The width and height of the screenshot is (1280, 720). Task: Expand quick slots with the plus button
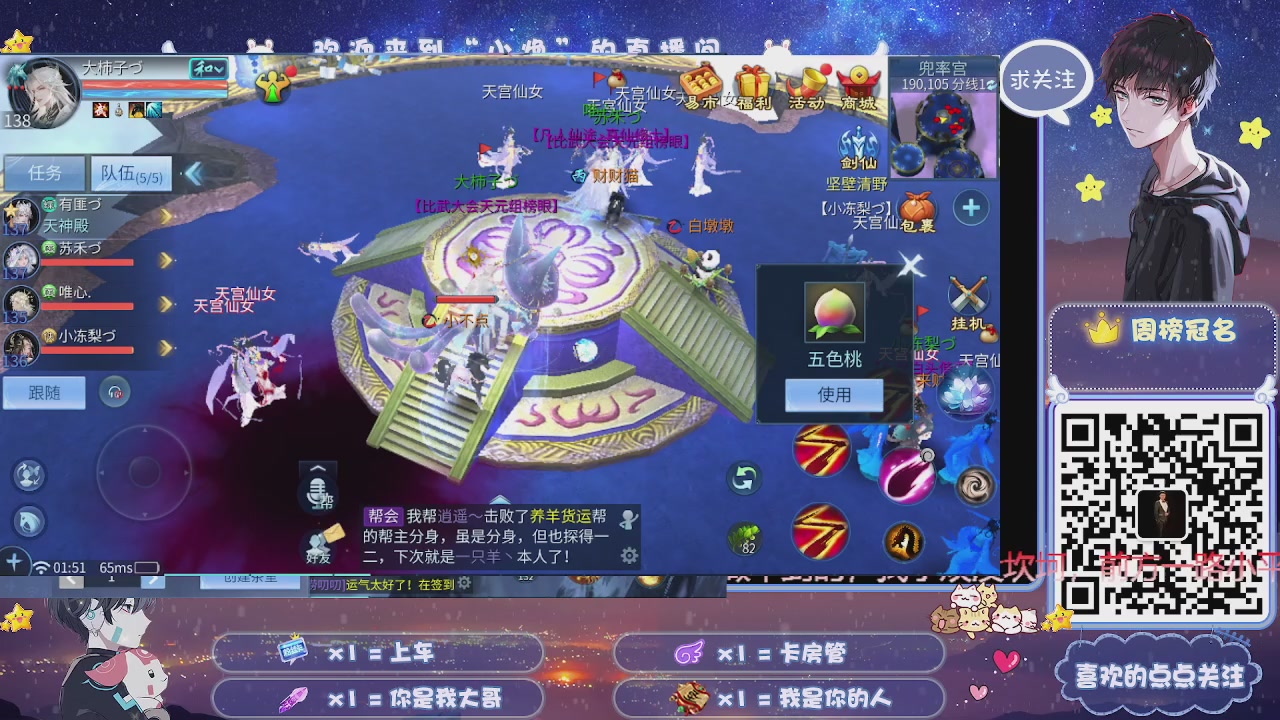click(969, 208)
